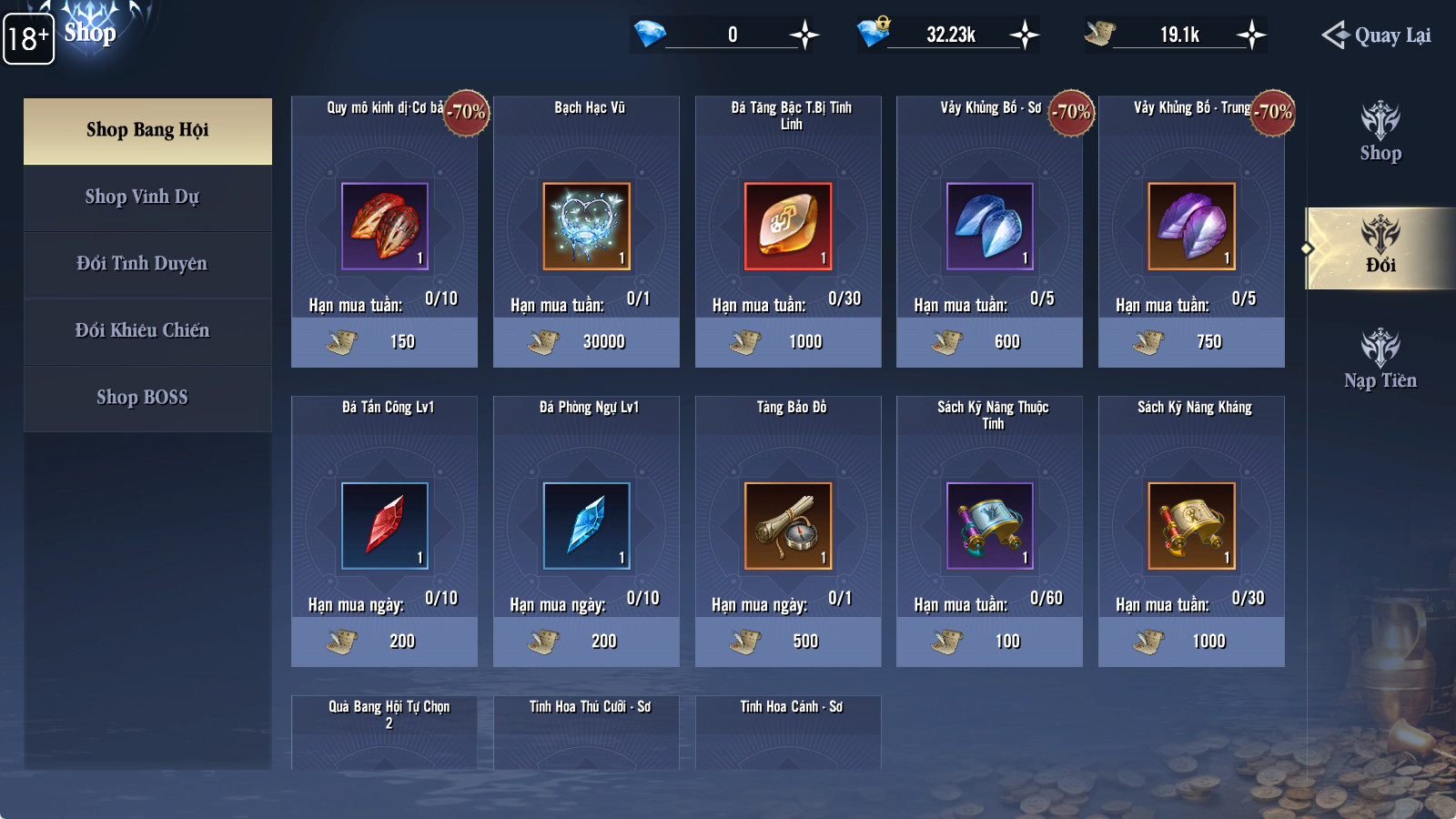Select the Đổi Khiêu Chiến tab
Screen dimensions: 1456x819
pyautogui.click(x=143, y=330)
